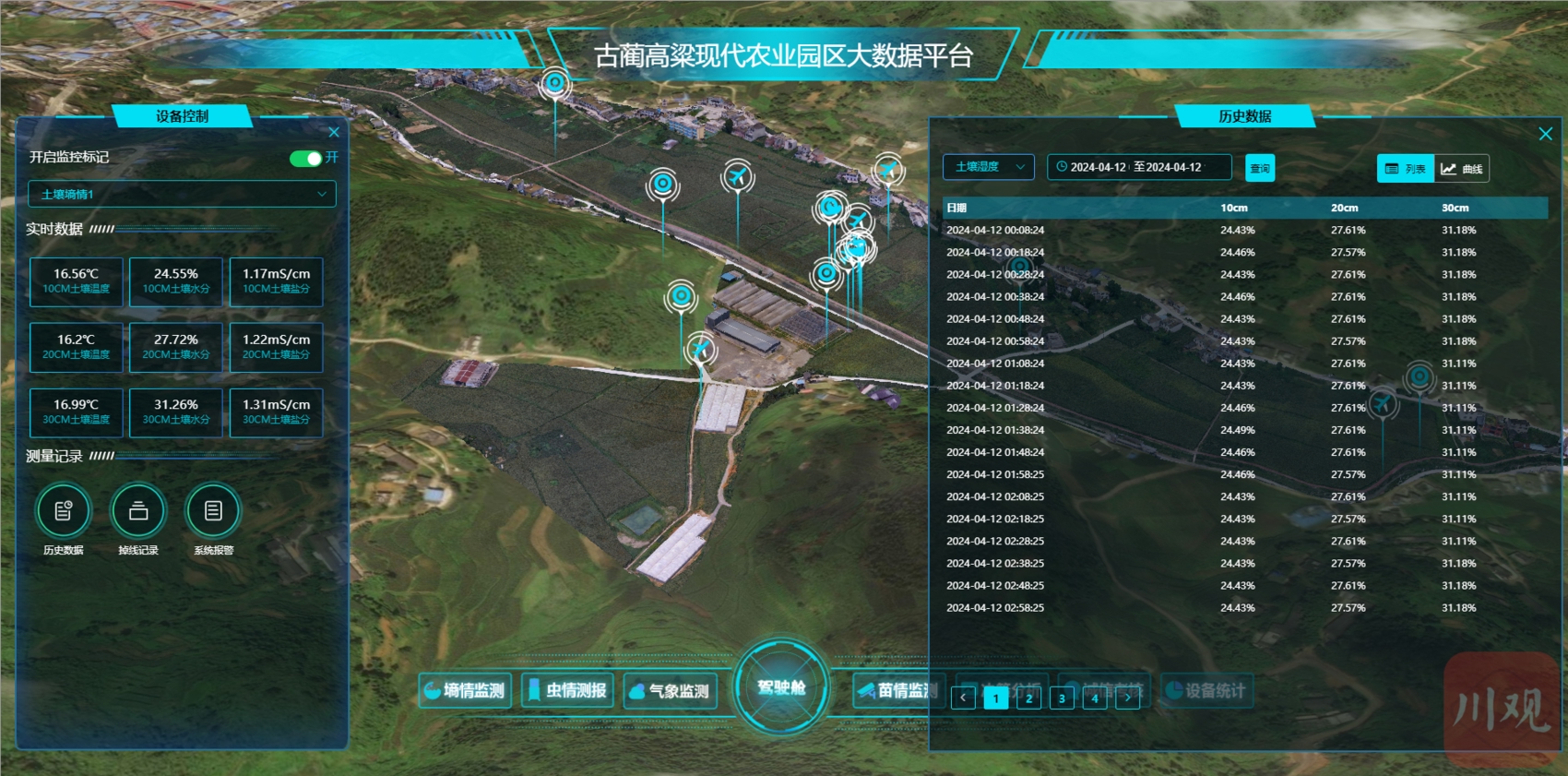Go to the next results page
The width and height of the screenshot is (1568, 776).
coord(1127,698)
